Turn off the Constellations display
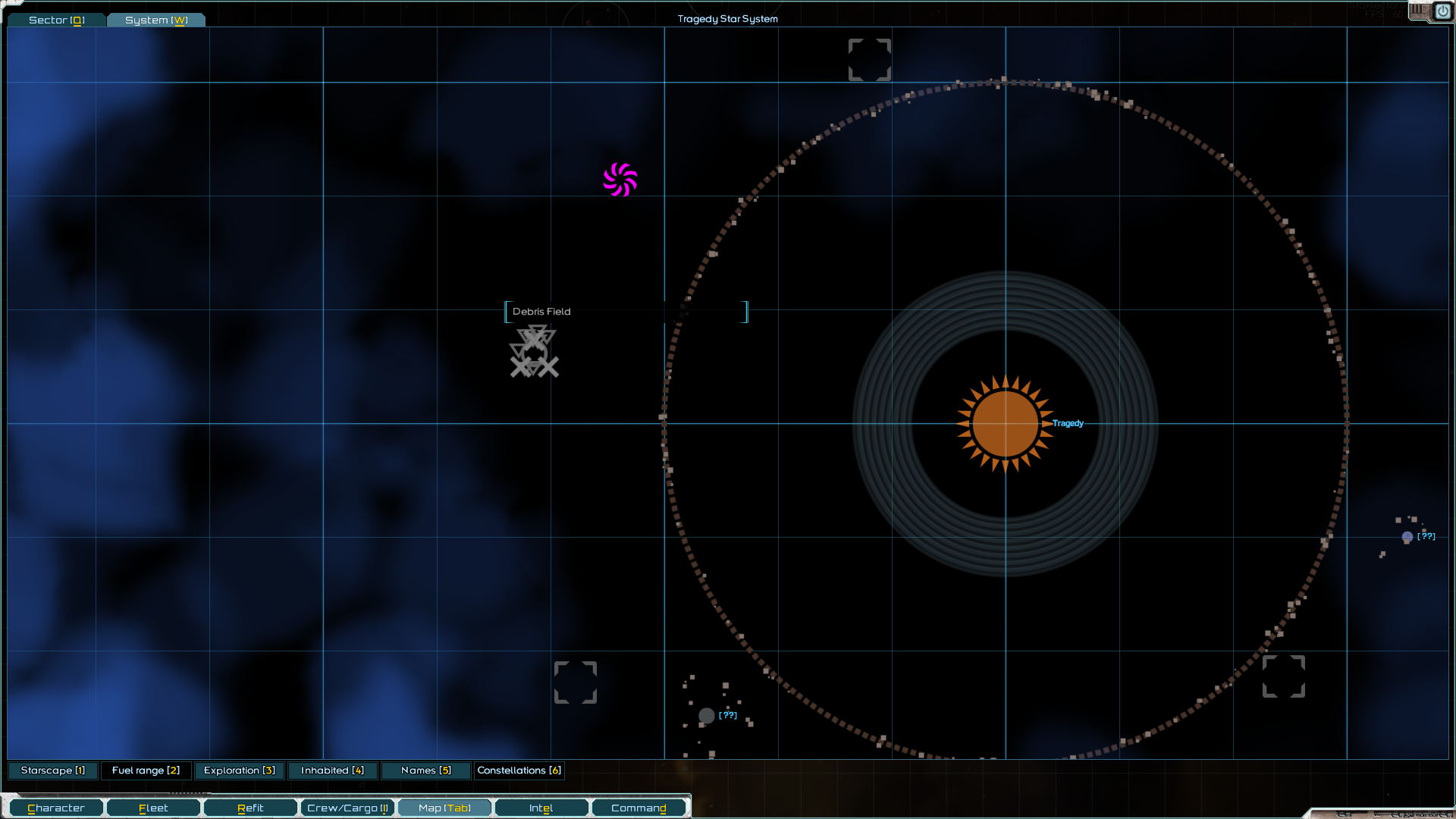1456x819 pixels. click(519, 770)
